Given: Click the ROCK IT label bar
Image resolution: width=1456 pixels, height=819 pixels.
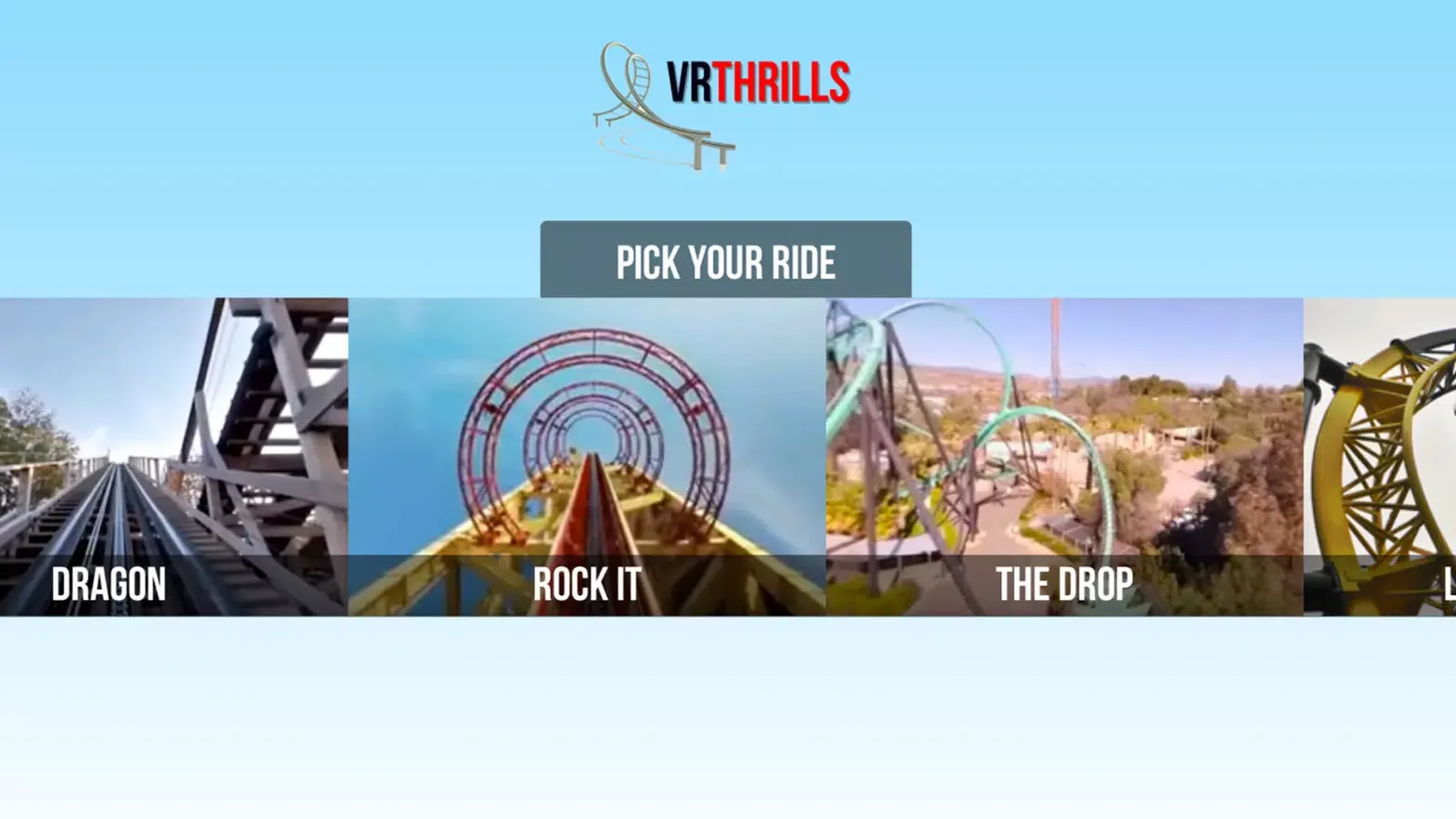Looking at the screenshot, I should pyautogui.click(x=585, y=585).
